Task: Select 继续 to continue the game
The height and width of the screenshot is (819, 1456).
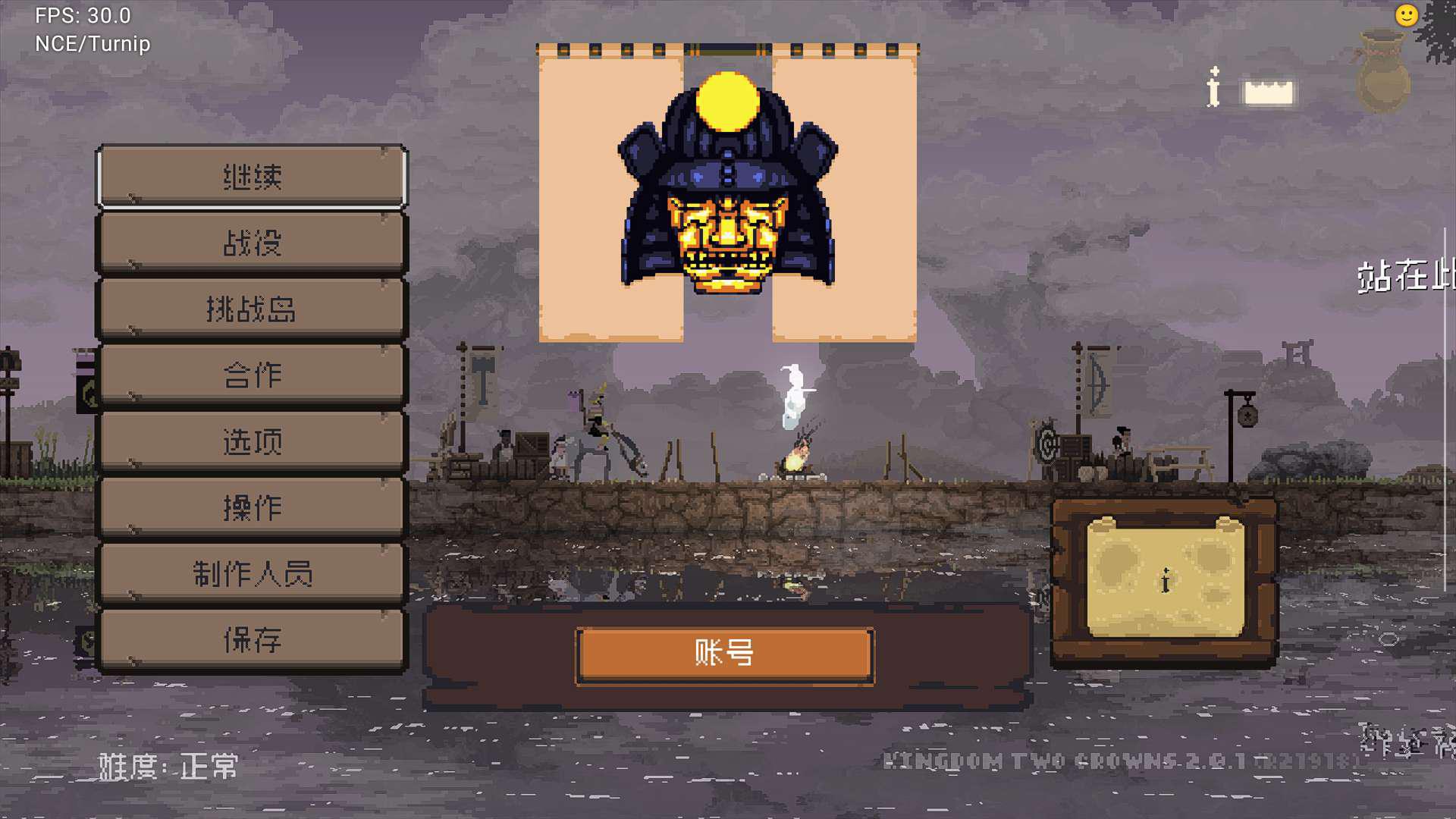Action: click(252, 177)
